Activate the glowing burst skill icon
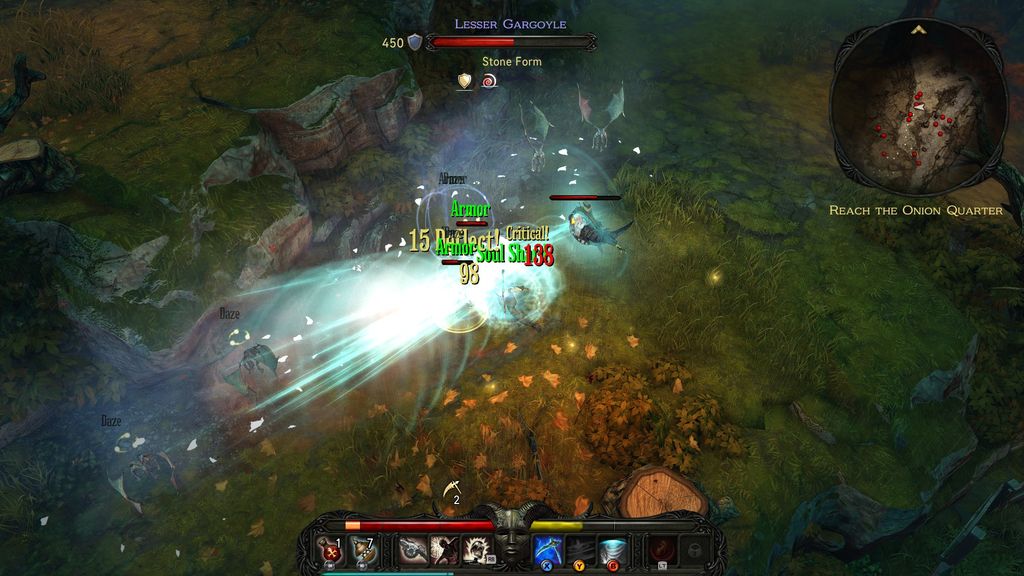Viewport: 1024px width, 576px height. click(x=476, y=549)
